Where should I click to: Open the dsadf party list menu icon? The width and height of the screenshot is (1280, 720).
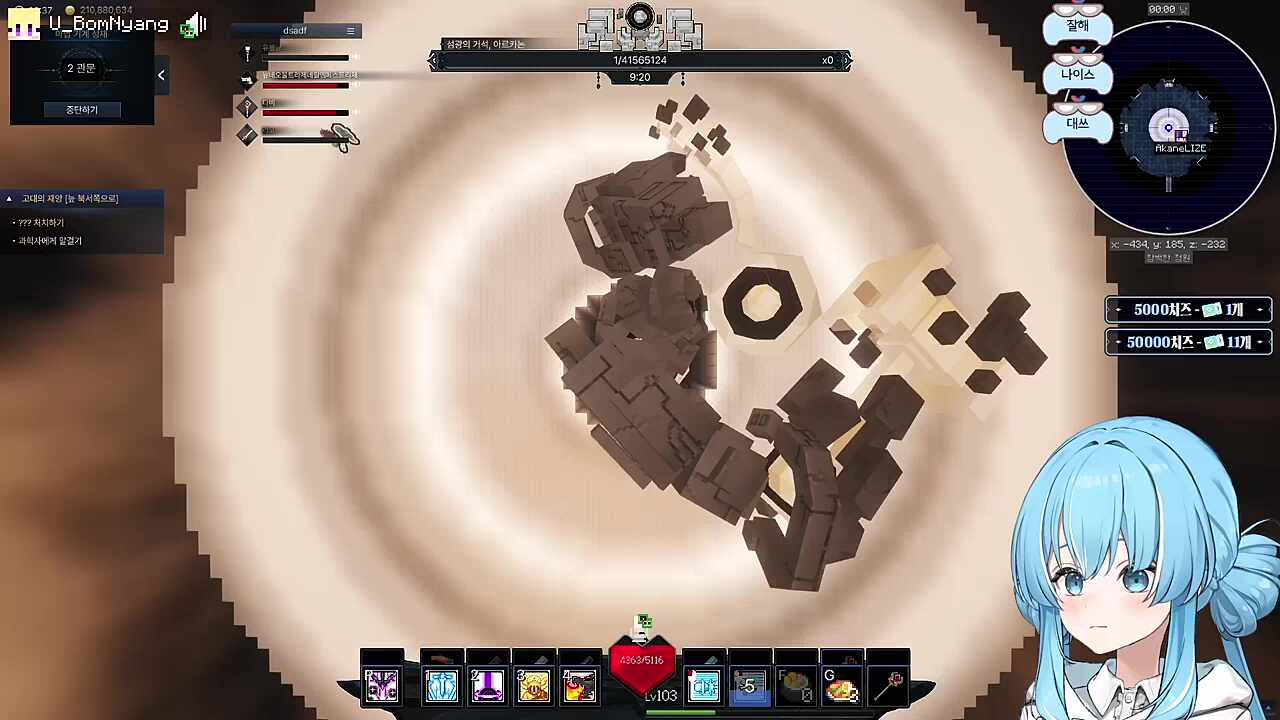click(350, 31)
